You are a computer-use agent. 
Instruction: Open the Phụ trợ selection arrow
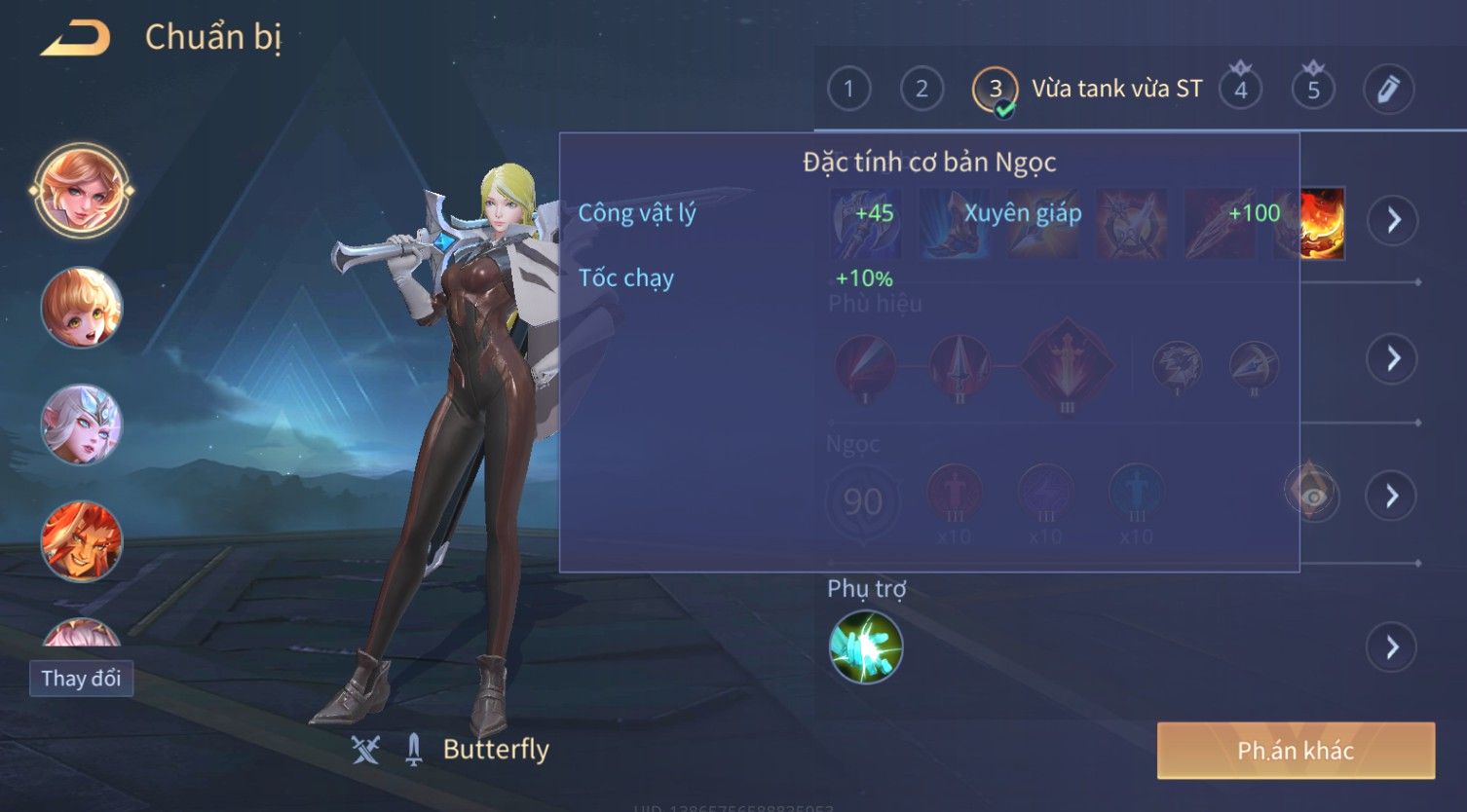(x=1393, y=647)
